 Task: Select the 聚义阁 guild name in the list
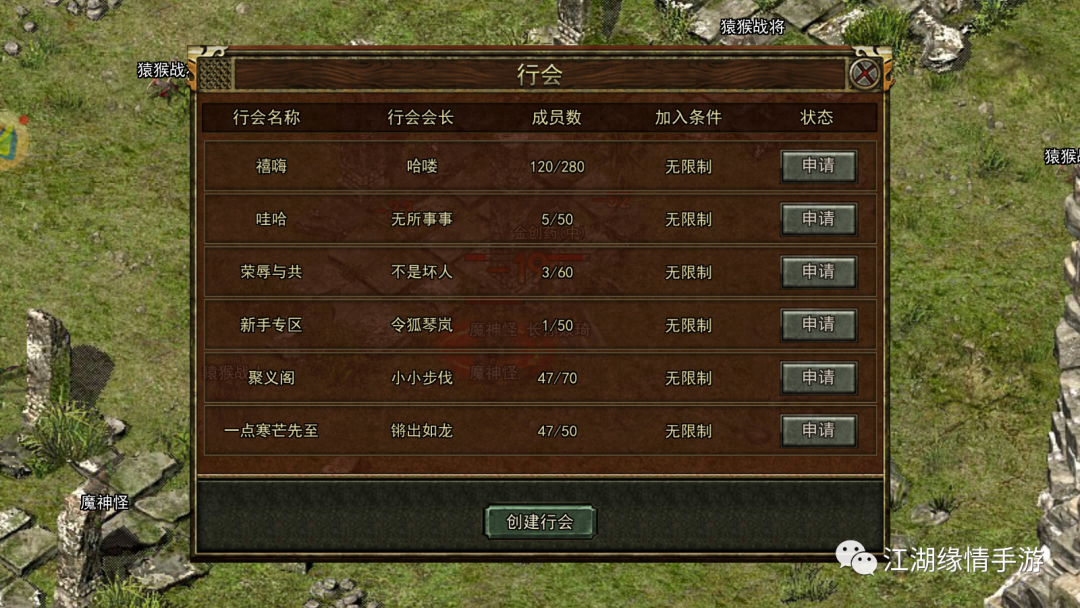[x=271, y=378]
